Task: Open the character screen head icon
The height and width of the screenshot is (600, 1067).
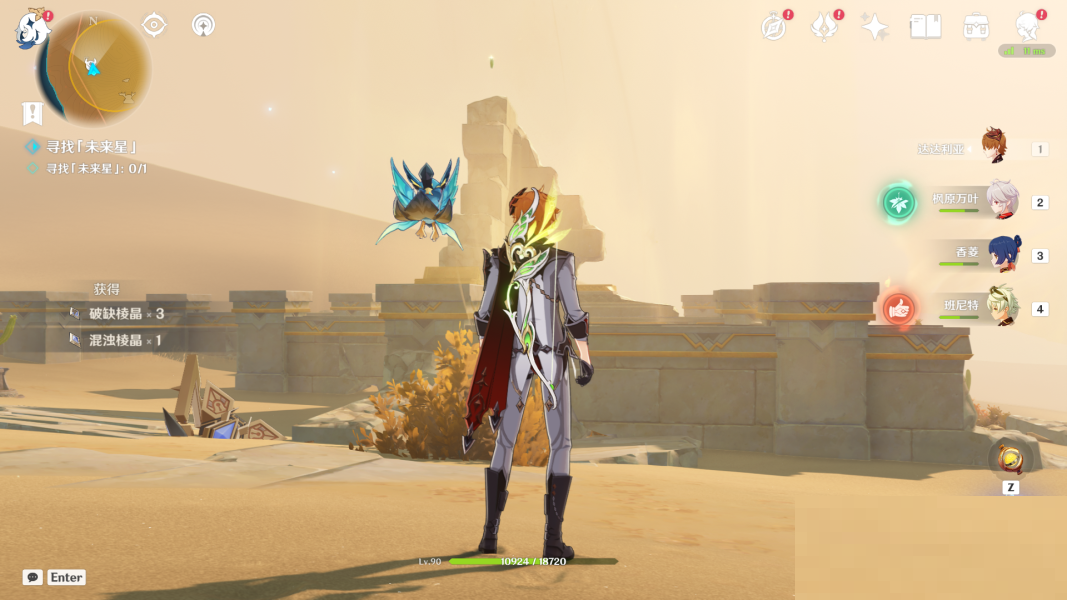Action: (1027, 27)
